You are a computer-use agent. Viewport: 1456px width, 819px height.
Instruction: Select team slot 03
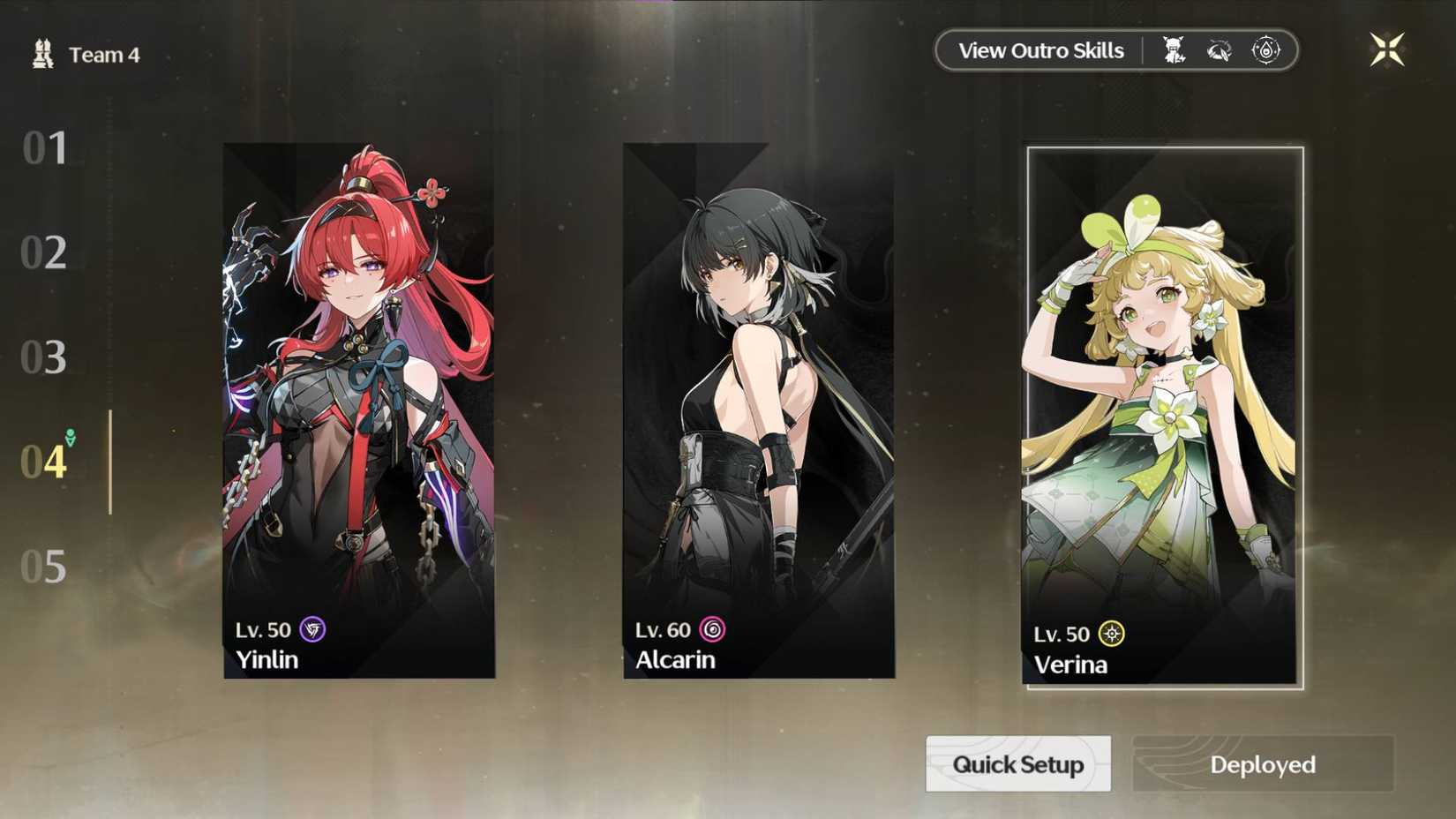[46, 358]
